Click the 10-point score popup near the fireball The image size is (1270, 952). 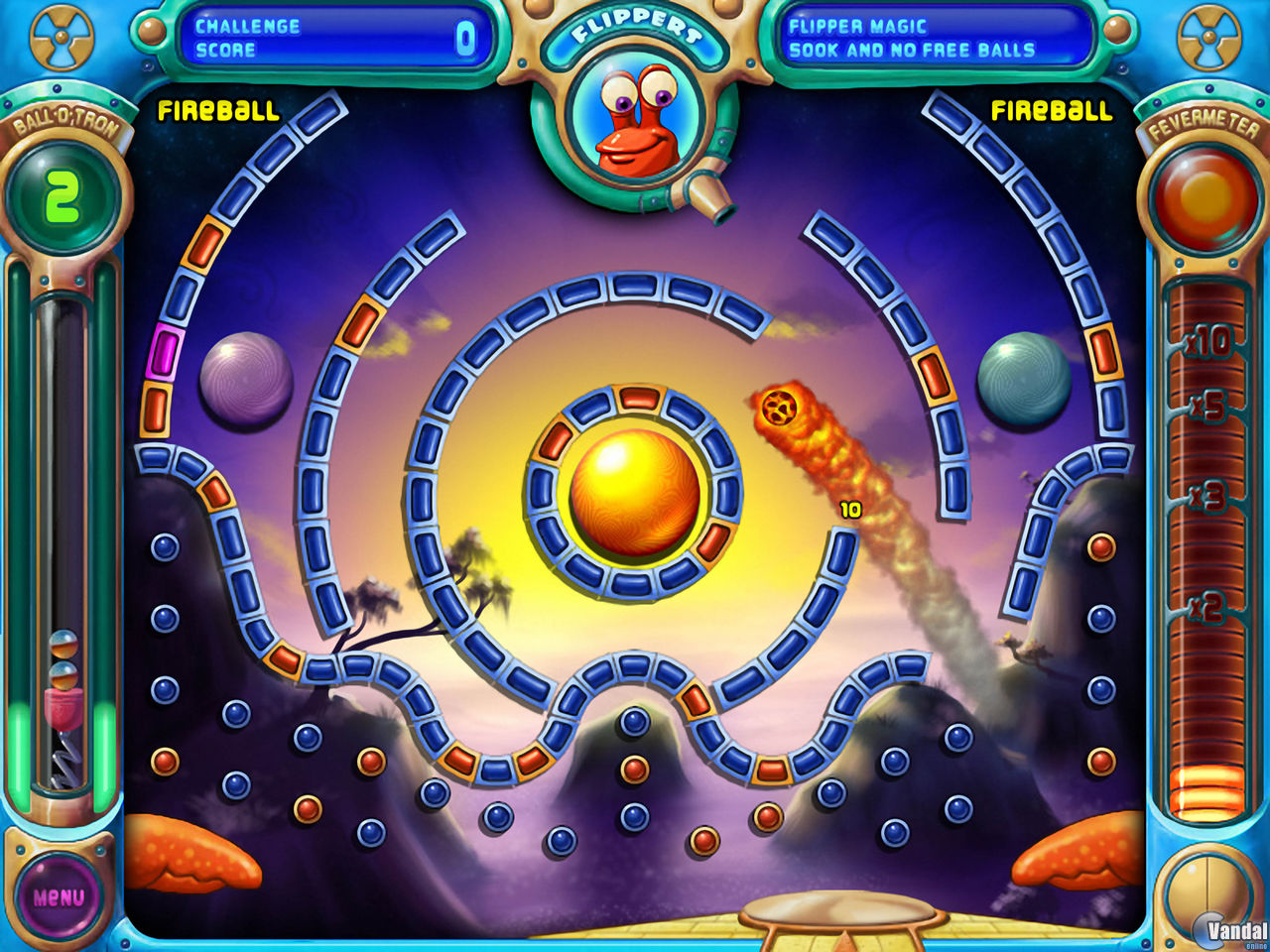pyautogui.click(x=850, y=512)
